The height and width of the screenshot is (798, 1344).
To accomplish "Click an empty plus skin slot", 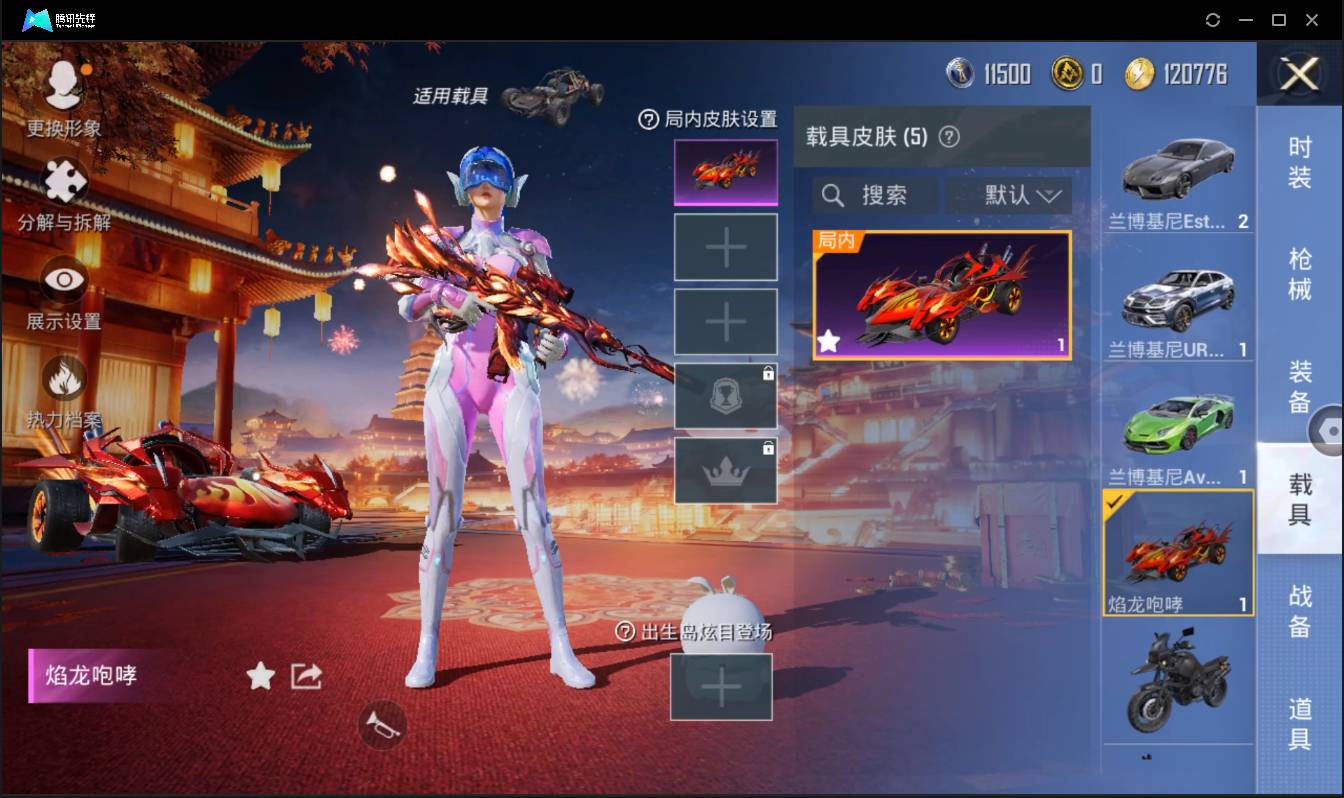I will 725,246.
